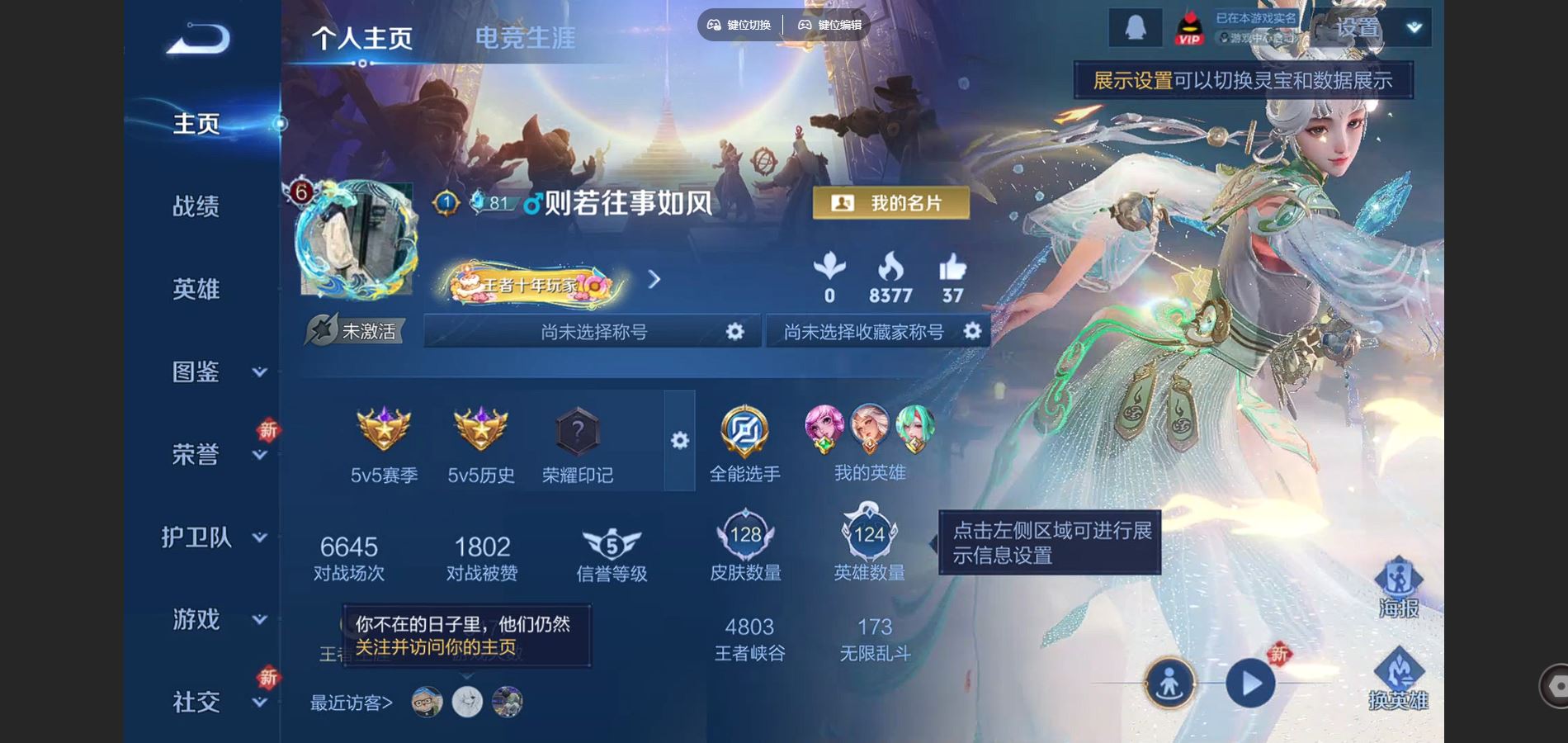The width and height of the screenshot is (1568, 743).
Task: Open the gear beside 尚未选择收藏家称号
Action: click(x=972, y=330)
